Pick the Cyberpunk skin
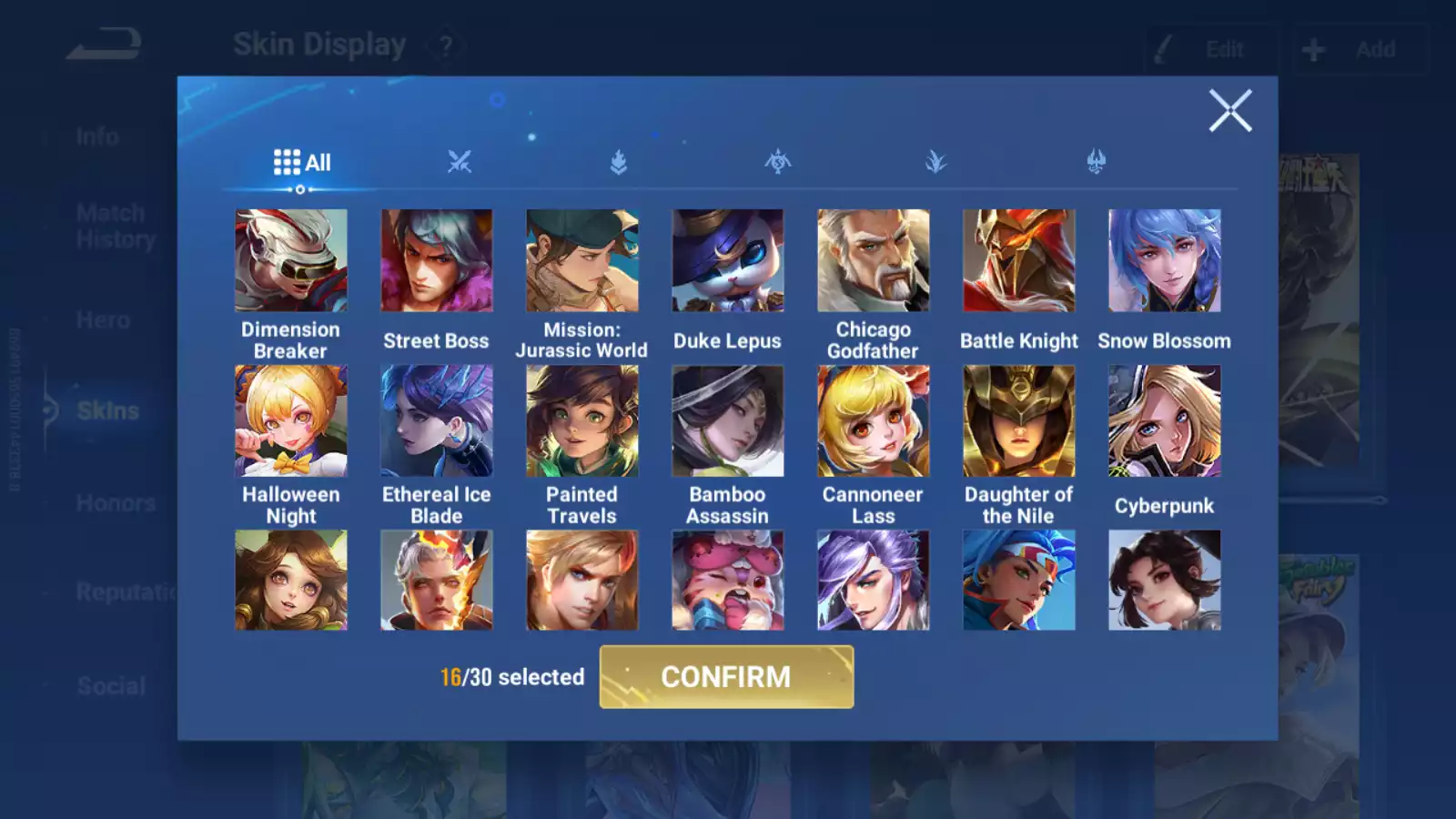Image resolution: width=1456 pixels, height=819 pixels. click(1165, 421)
